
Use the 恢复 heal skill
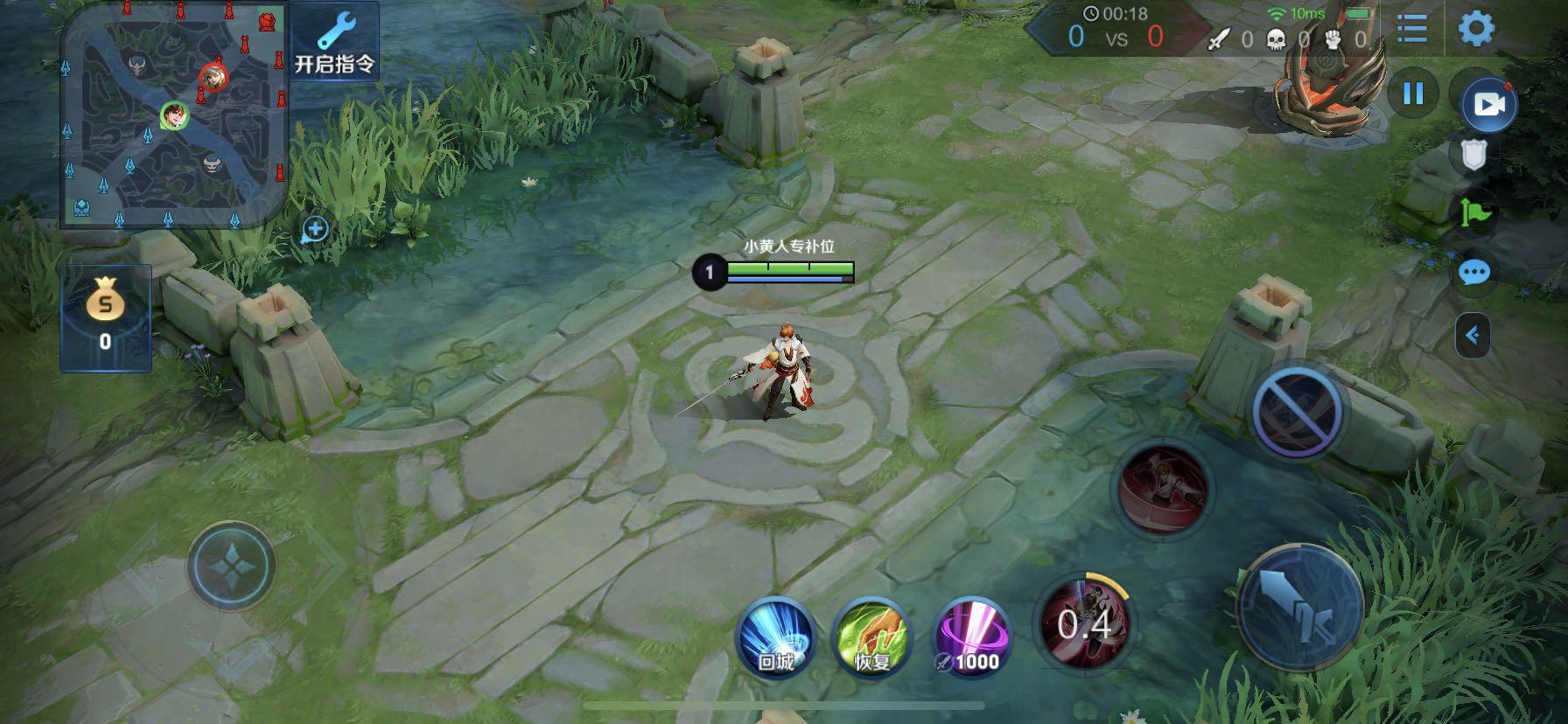point(871,638)
